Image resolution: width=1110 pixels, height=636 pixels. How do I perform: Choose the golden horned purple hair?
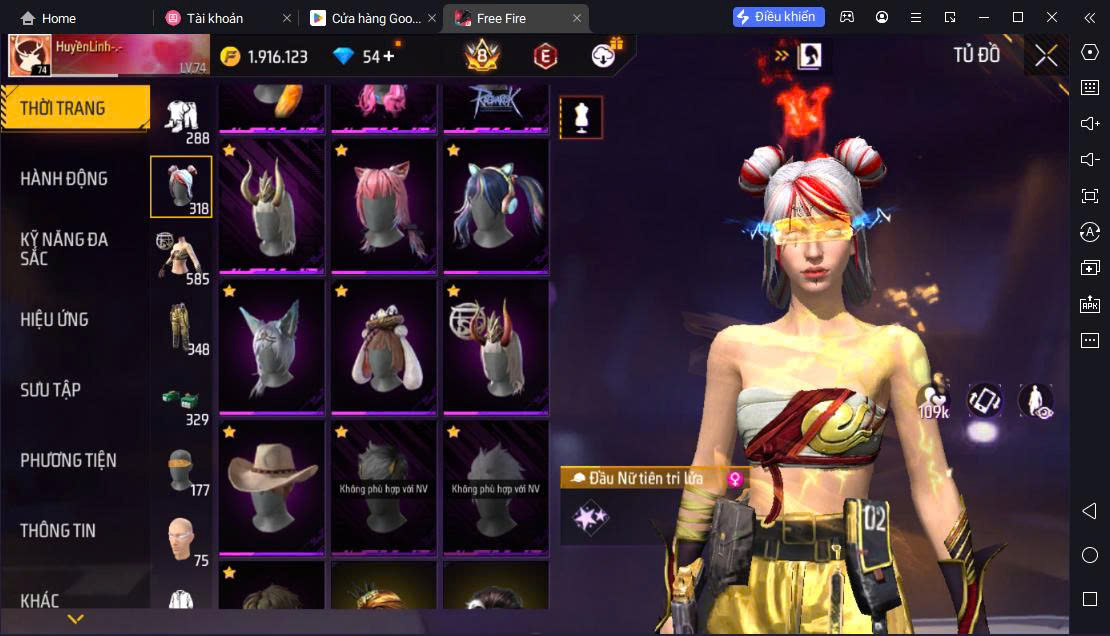click(272, 205)
